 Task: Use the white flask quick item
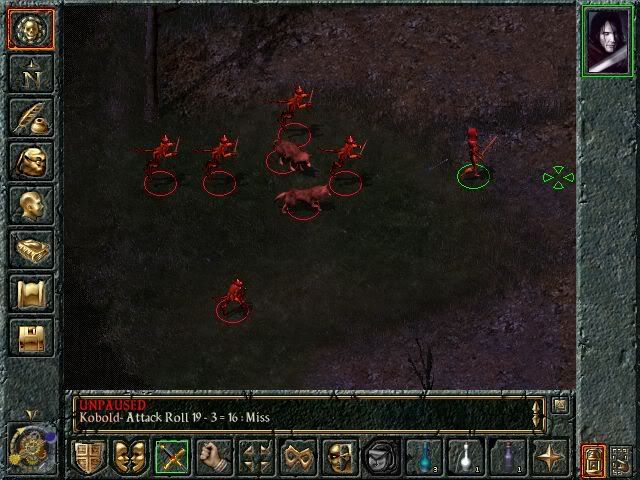pos(465,458)
